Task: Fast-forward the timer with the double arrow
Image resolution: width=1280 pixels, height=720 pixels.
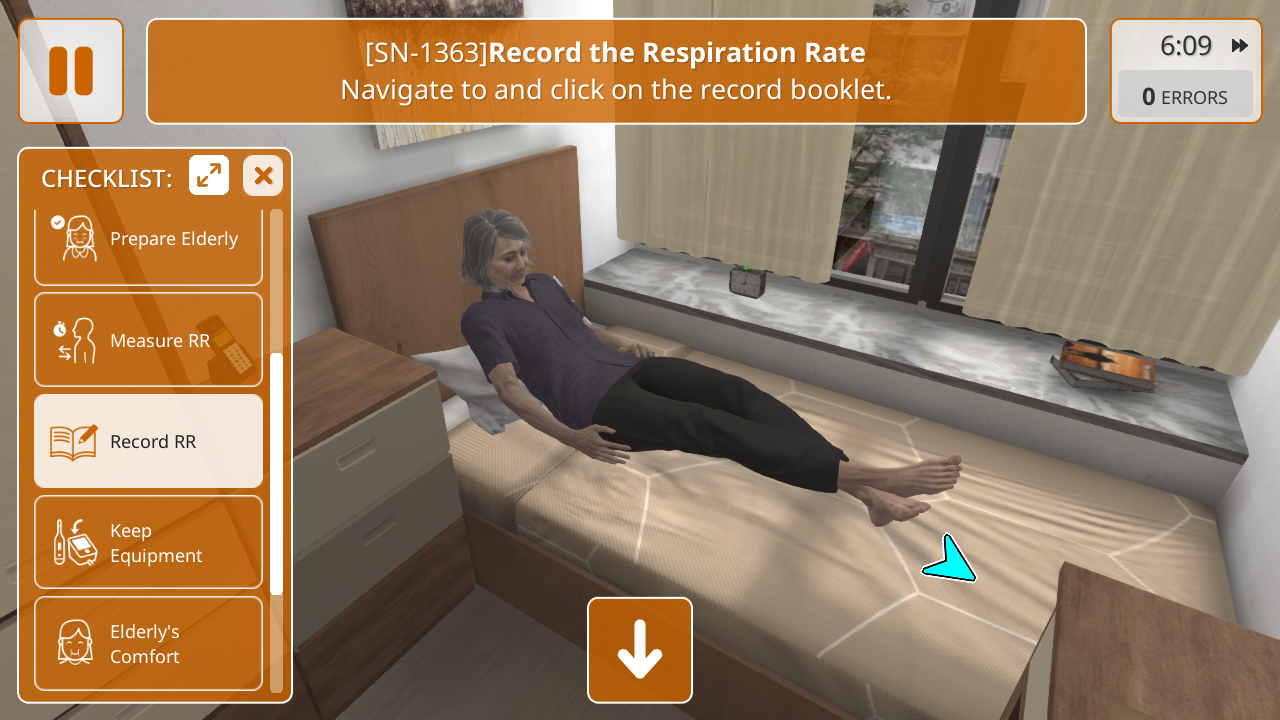Action: click(x=1240, y=46)
